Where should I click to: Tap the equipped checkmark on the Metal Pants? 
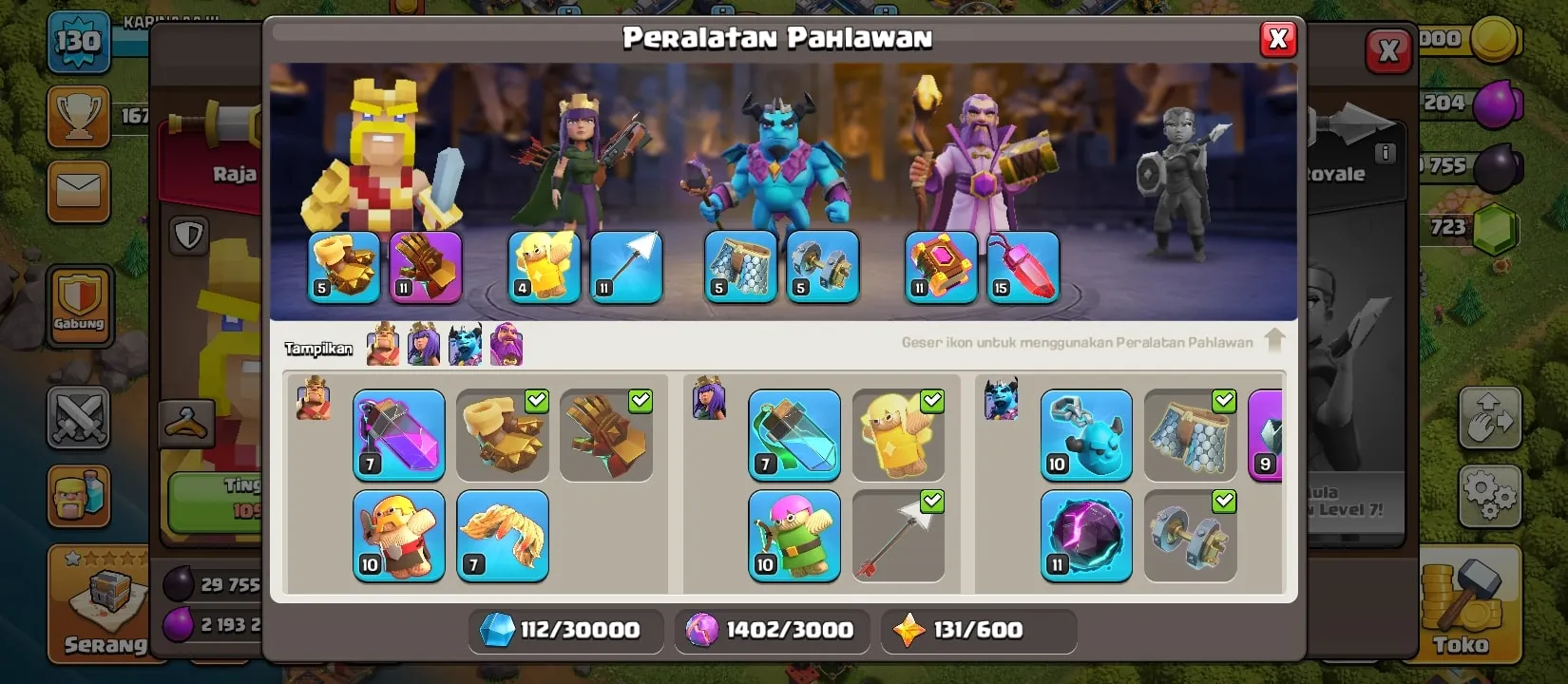(1223, 401)
